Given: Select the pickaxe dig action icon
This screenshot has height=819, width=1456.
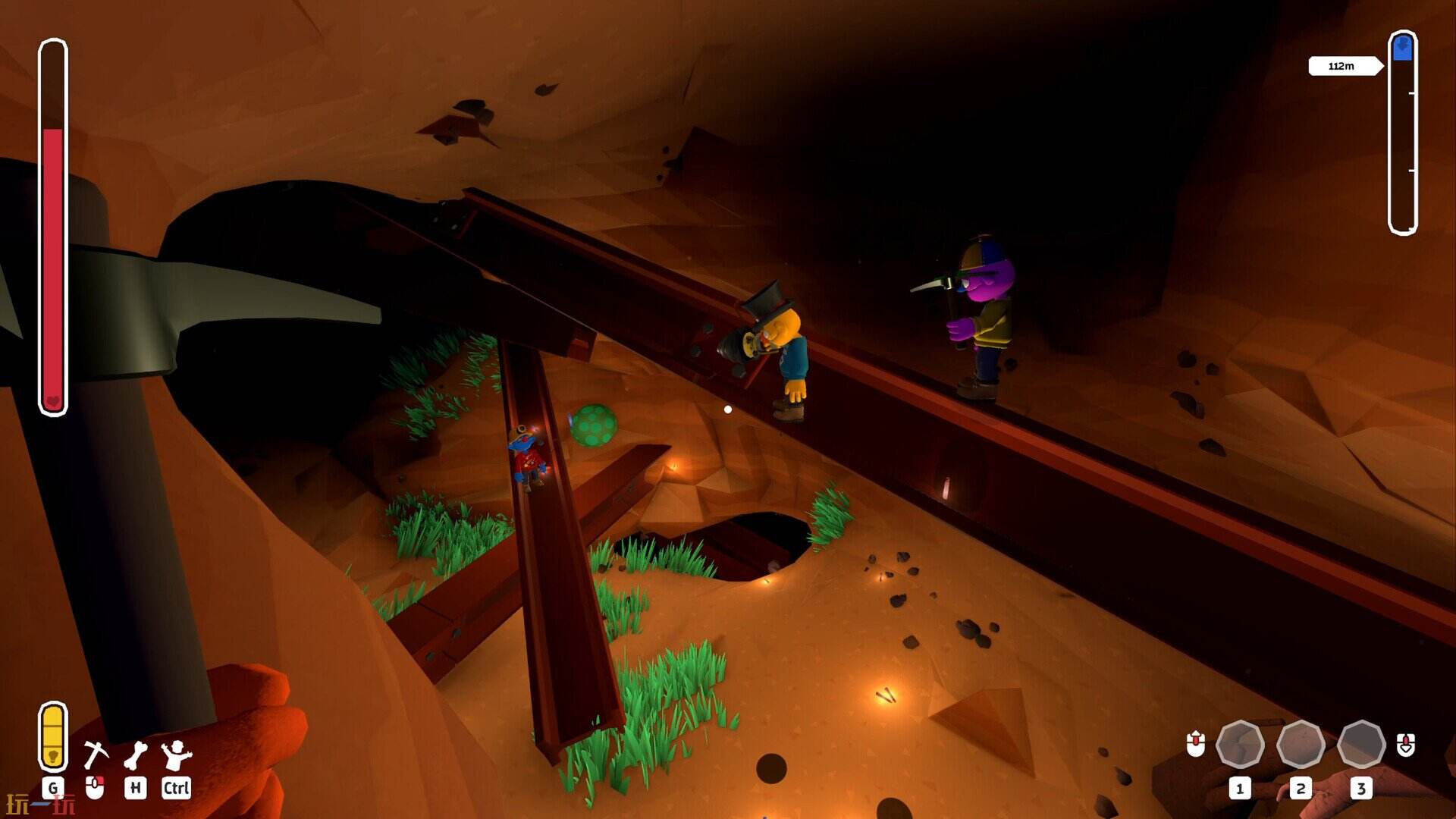Looking at the screenshot, I should 96,755.
